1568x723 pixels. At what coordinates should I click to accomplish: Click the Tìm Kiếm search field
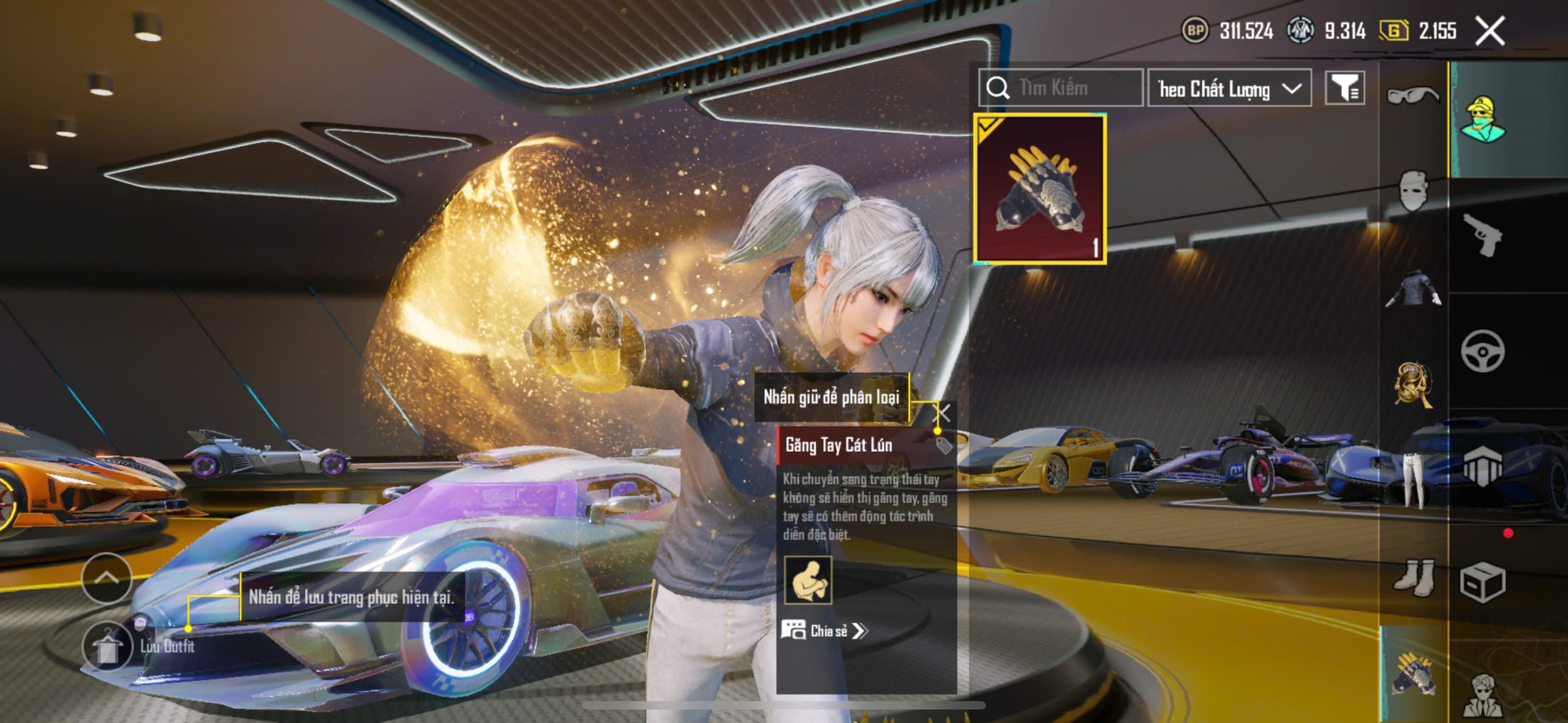1061,88
